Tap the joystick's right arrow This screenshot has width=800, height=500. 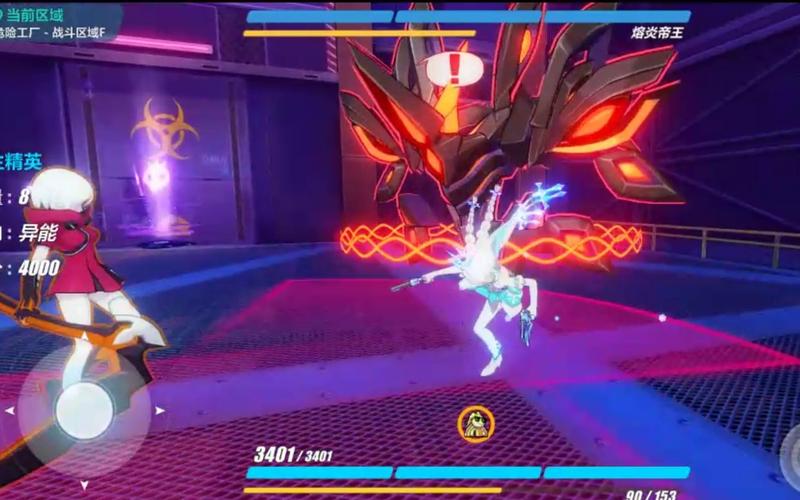pyautogui.click(x=157, y=409)
